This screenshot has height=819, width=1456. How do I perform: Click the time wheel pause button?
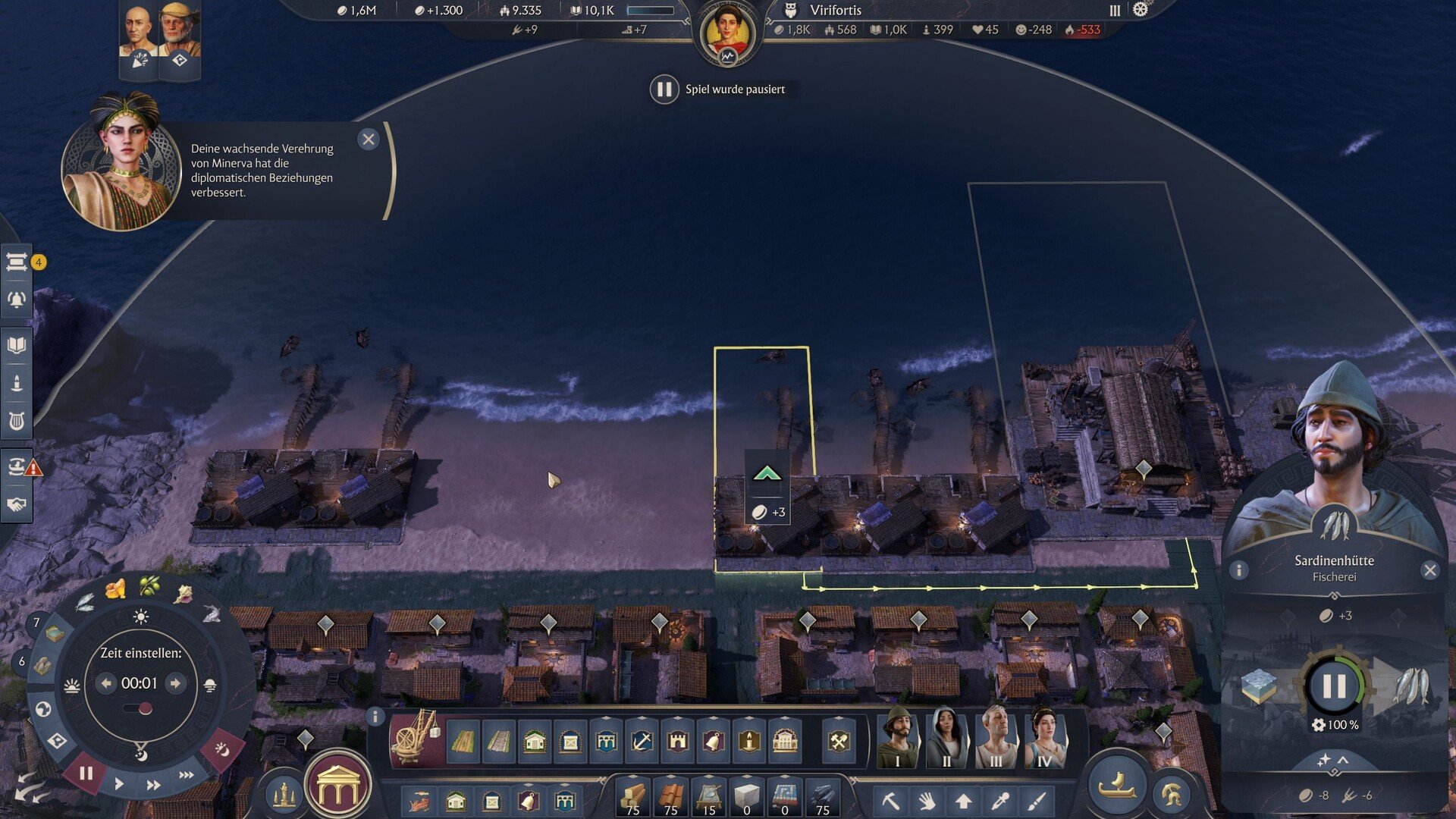pyautogui.click(x=86, y=773)
